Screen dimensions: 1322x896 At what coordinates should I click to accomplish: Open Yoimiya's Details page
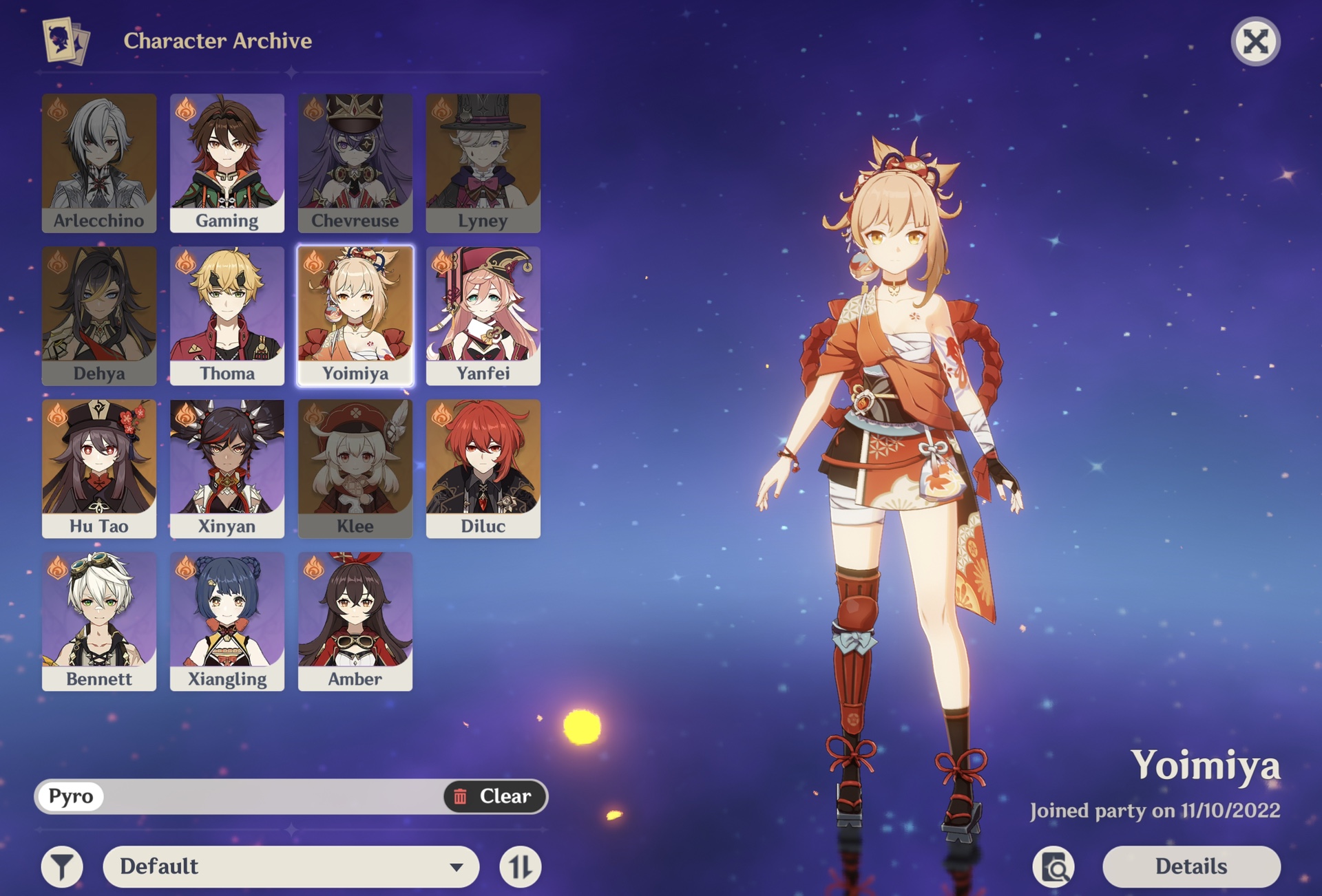(1190, 866)
